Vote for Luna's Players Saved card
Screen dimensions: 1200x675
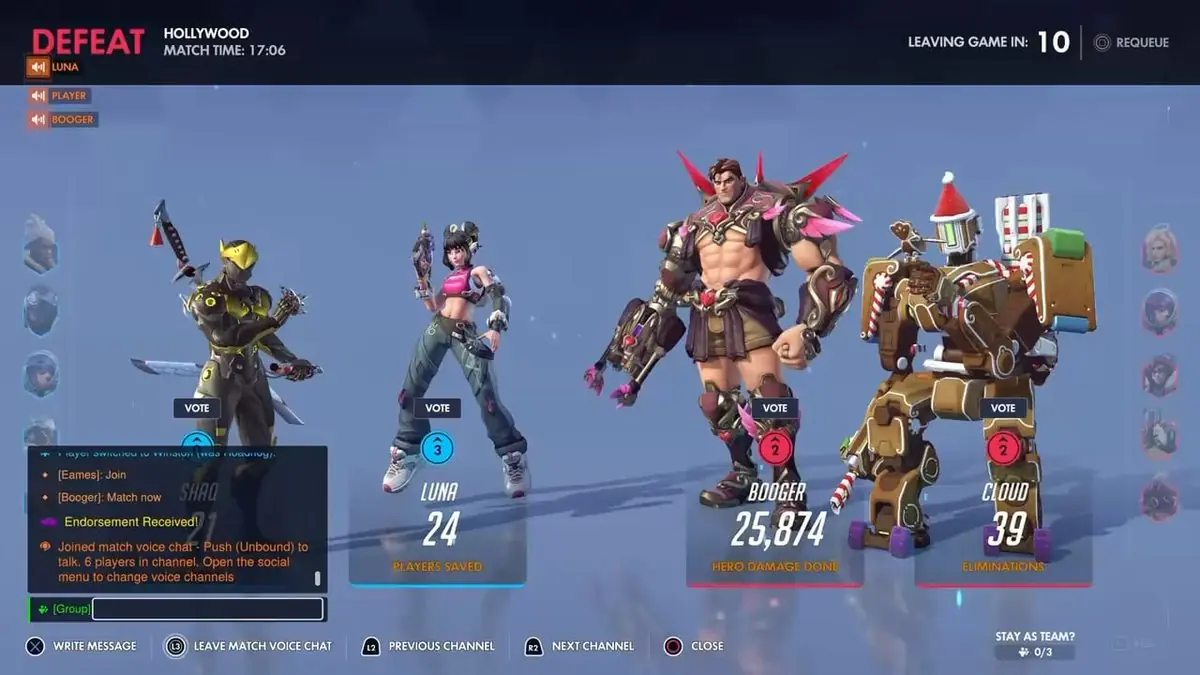437,408
